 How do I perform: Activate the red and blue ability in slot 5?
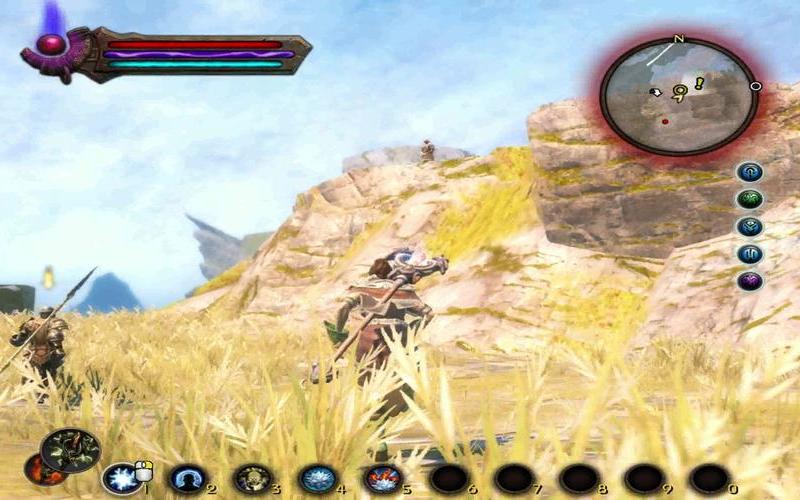382,478
